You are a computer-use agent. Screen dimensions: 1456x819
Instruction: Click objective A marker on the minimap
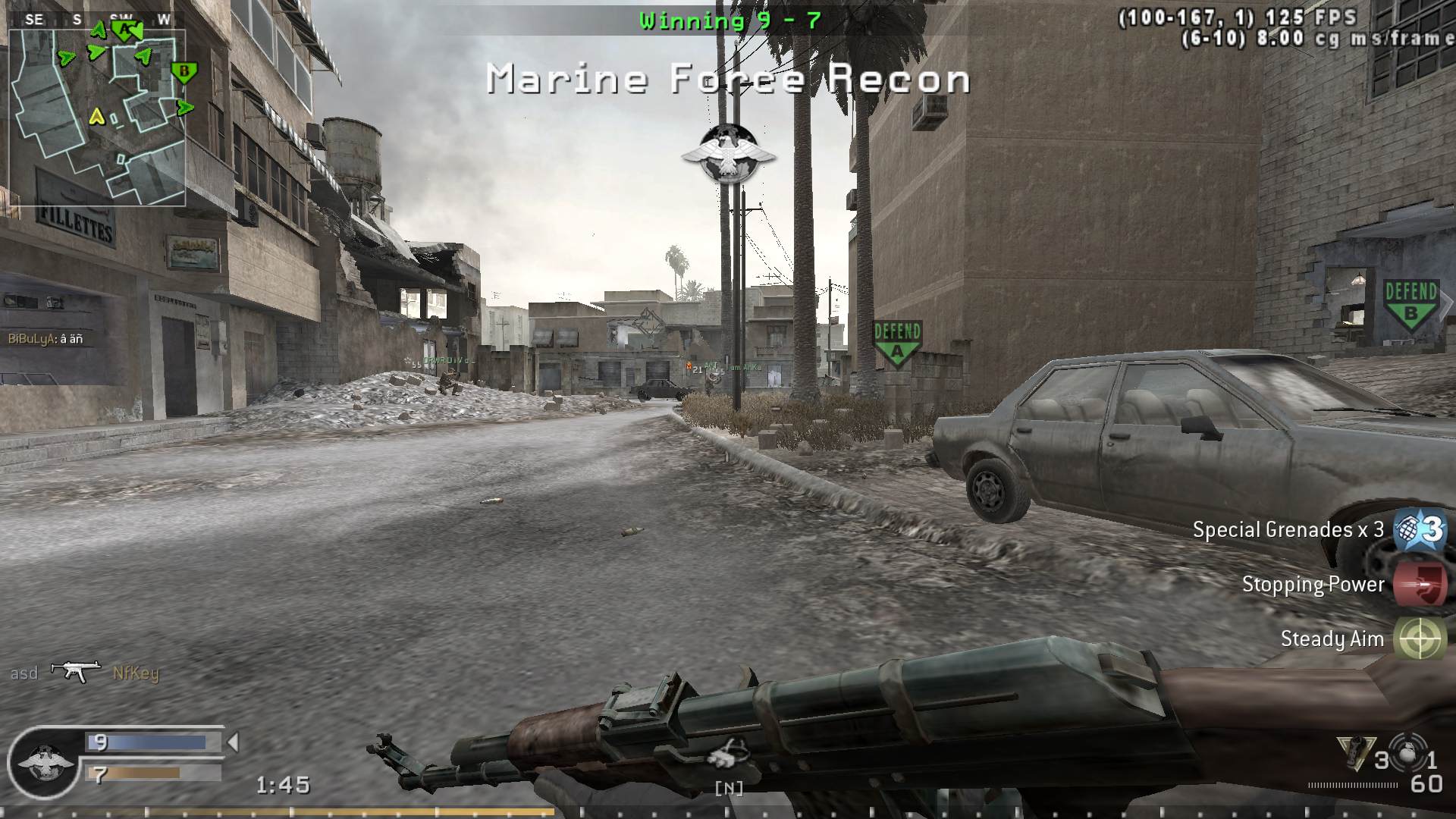pyautogui.click(x=124, y=32)
